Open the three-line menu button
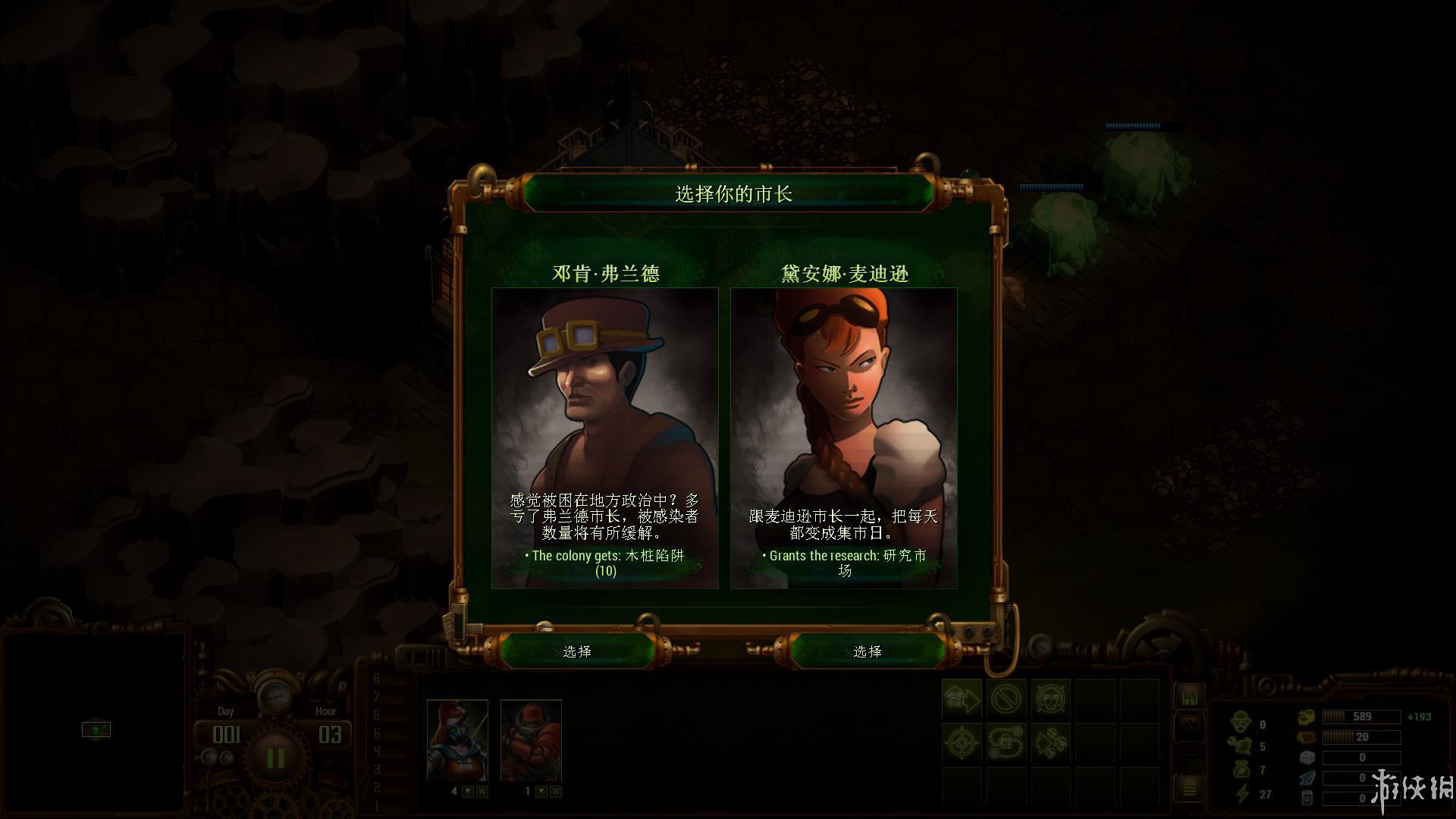The image size is (1456, 819). coord(1188,789)
